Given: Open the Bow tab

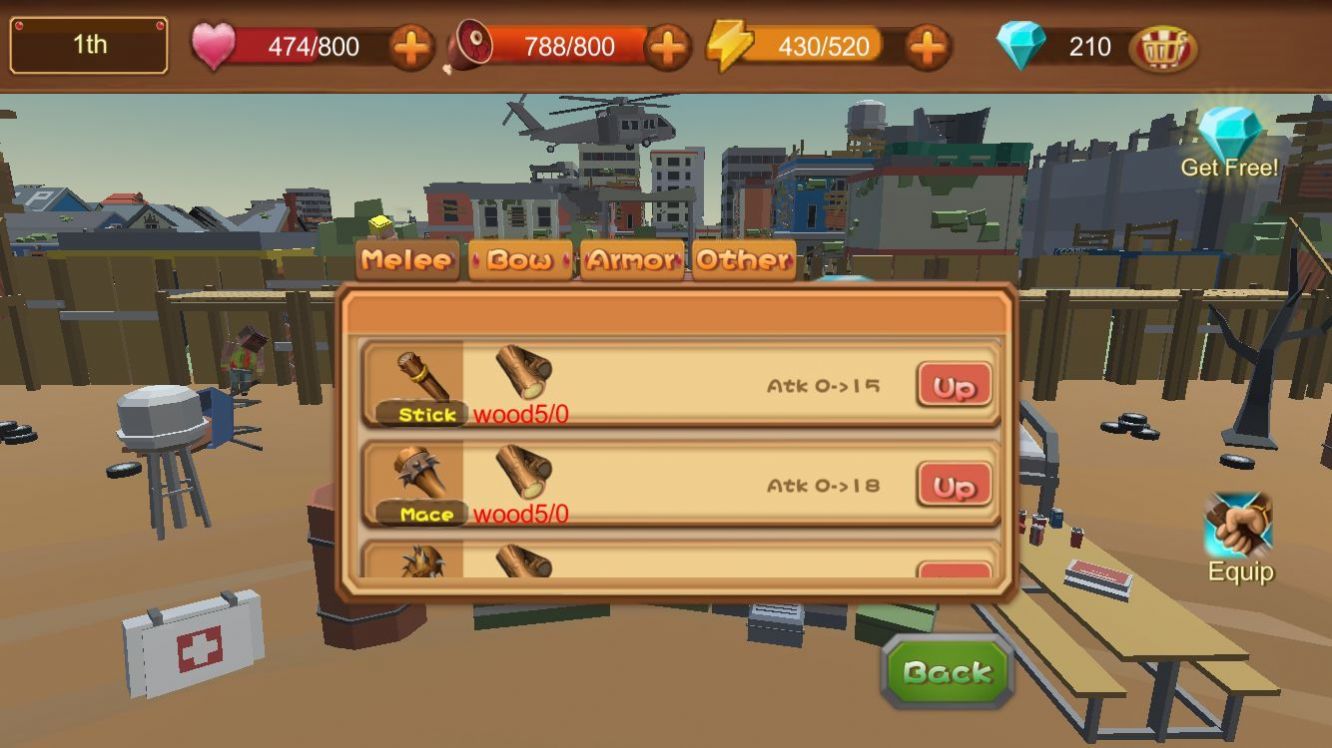Looking at the screenshot, I should [x=520, y=260].
